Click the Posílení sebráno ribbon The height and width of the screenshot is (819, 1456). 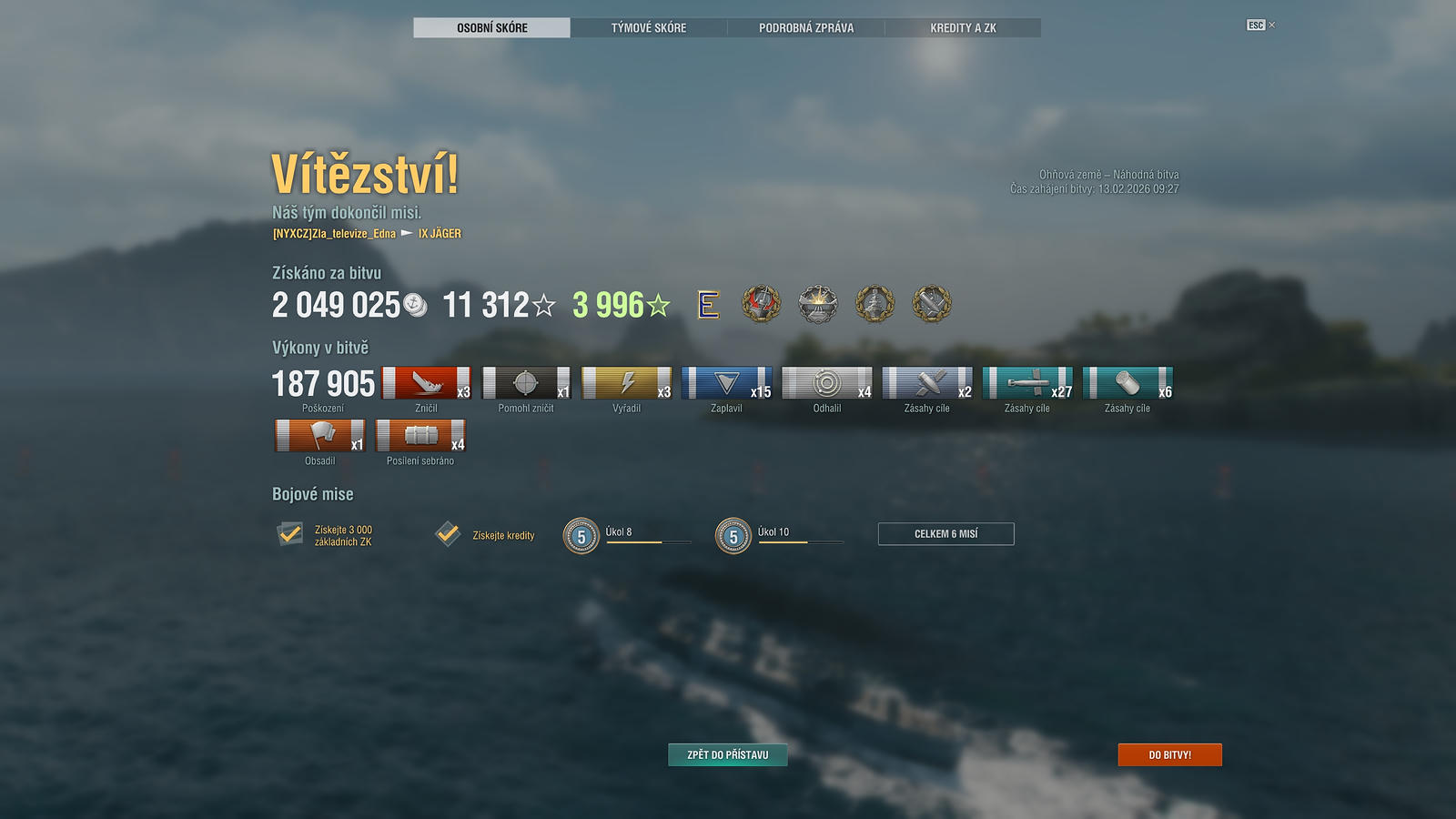pyautogui.click(x=420, y=436)
